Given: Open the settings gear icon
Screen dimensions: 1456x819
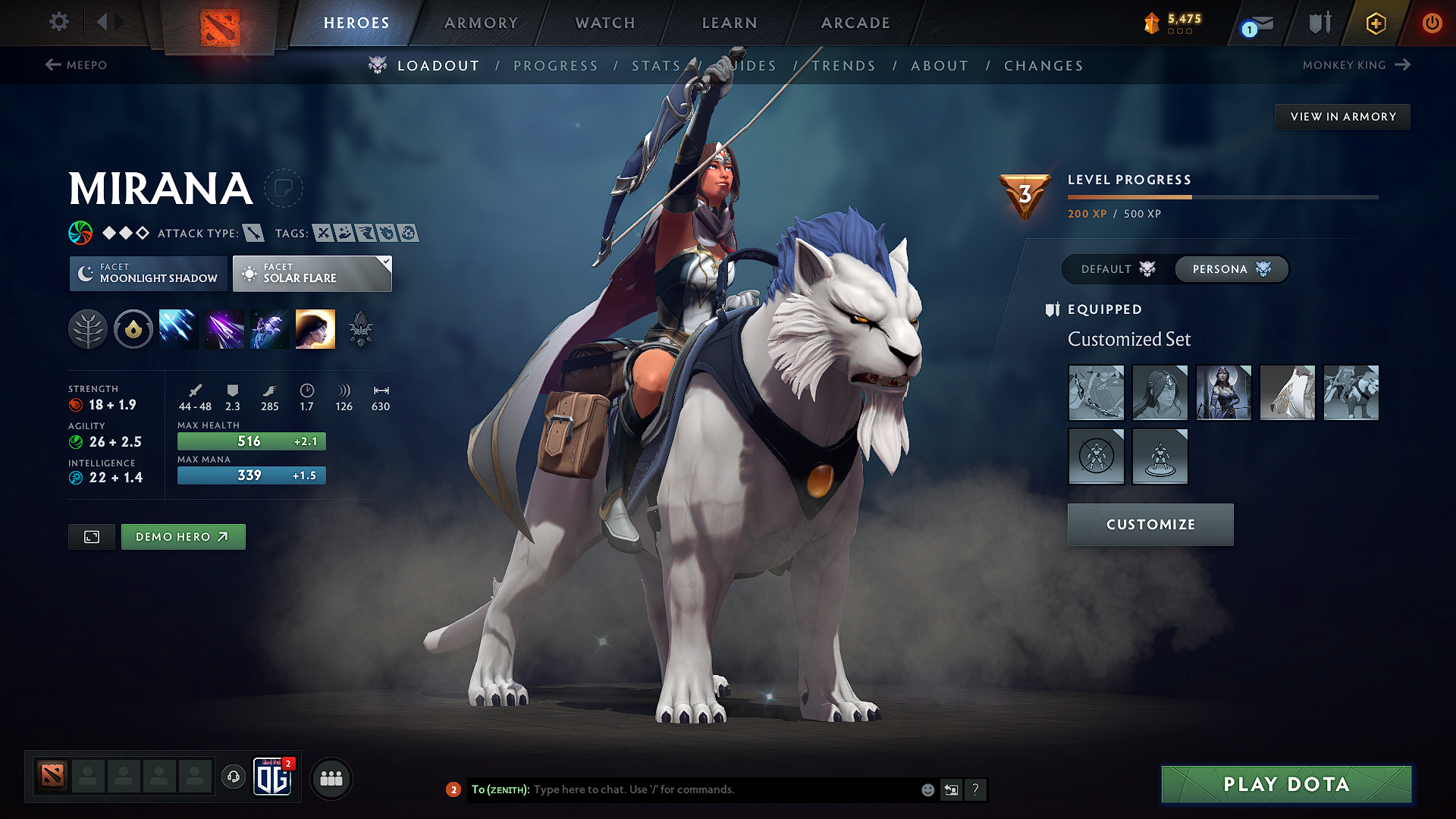Looking at the screenshot, I should tap(58, 22).
